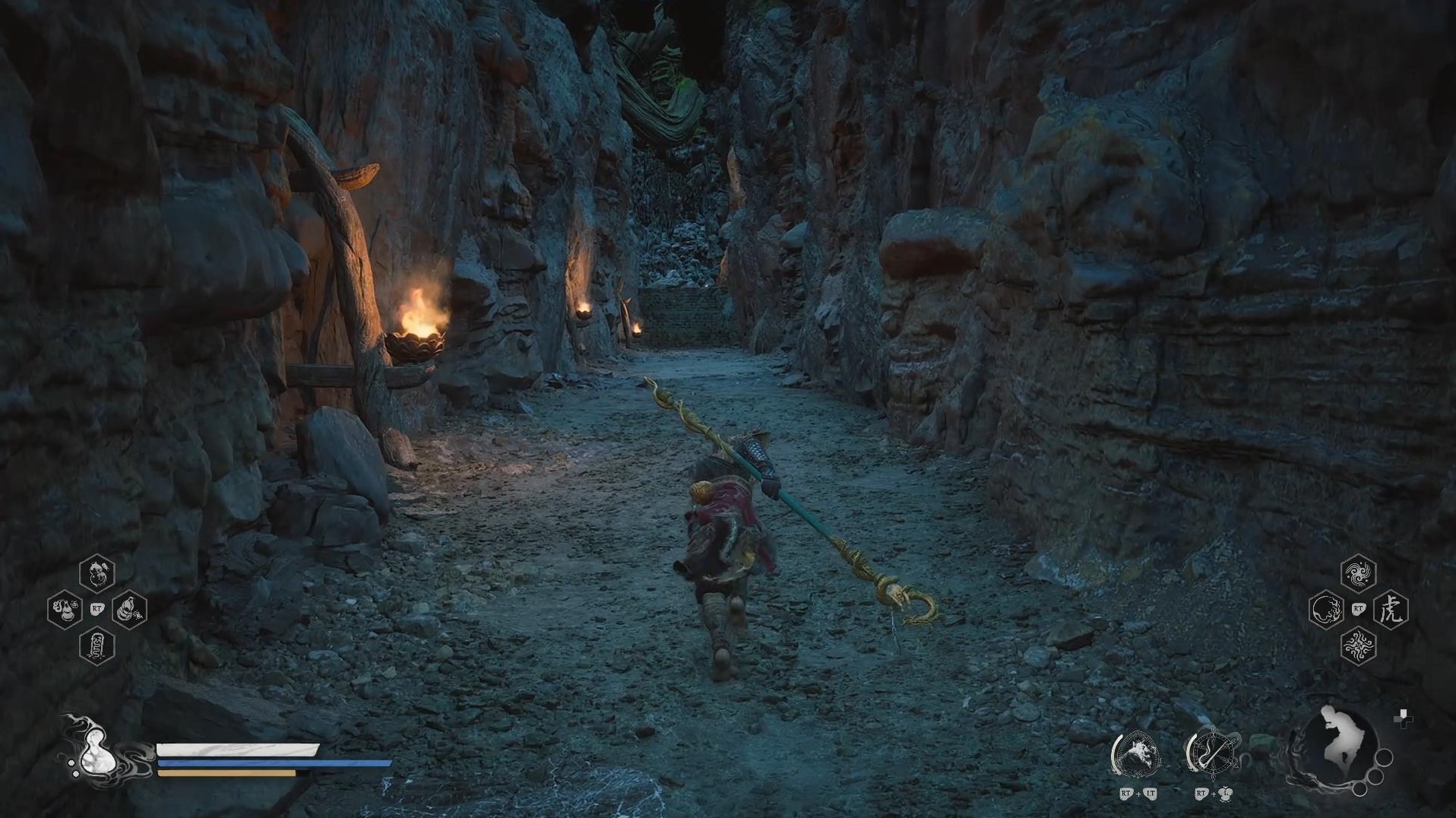Use the smoking gourd item on the left
The width and height of the screenshot is (1456, 818).
click(x=65, y=609)
